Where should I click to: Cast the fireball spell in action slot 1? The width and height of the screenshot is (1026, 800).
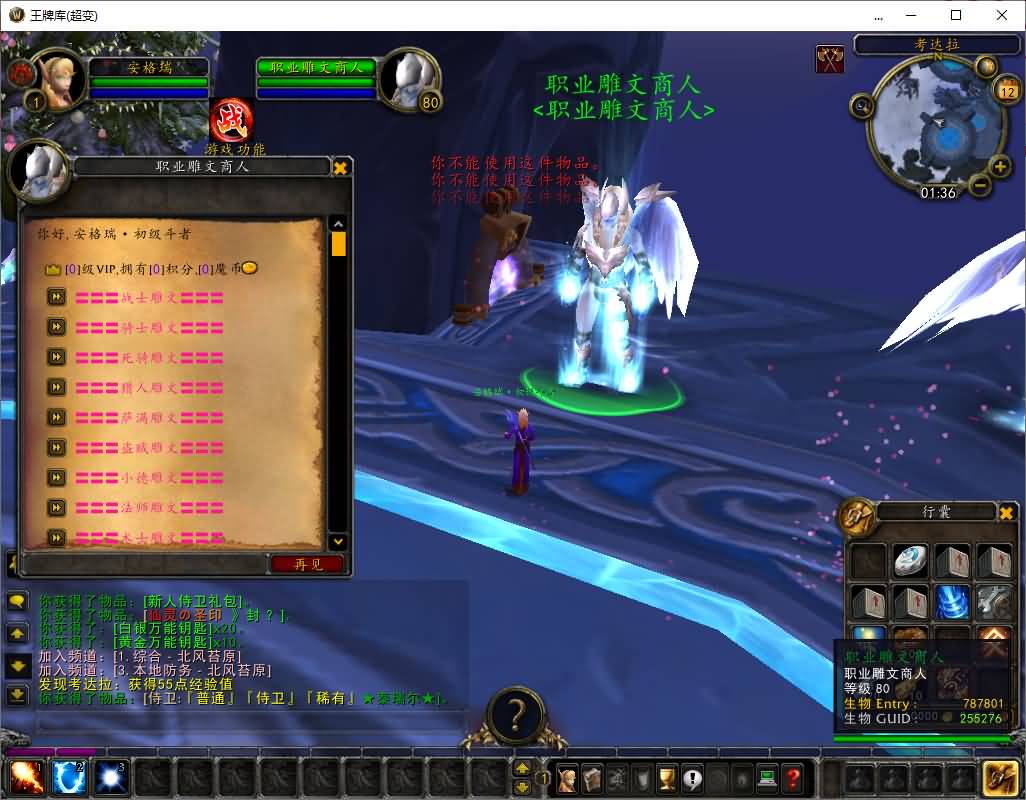pyautogui.click(x=24, y=777)
